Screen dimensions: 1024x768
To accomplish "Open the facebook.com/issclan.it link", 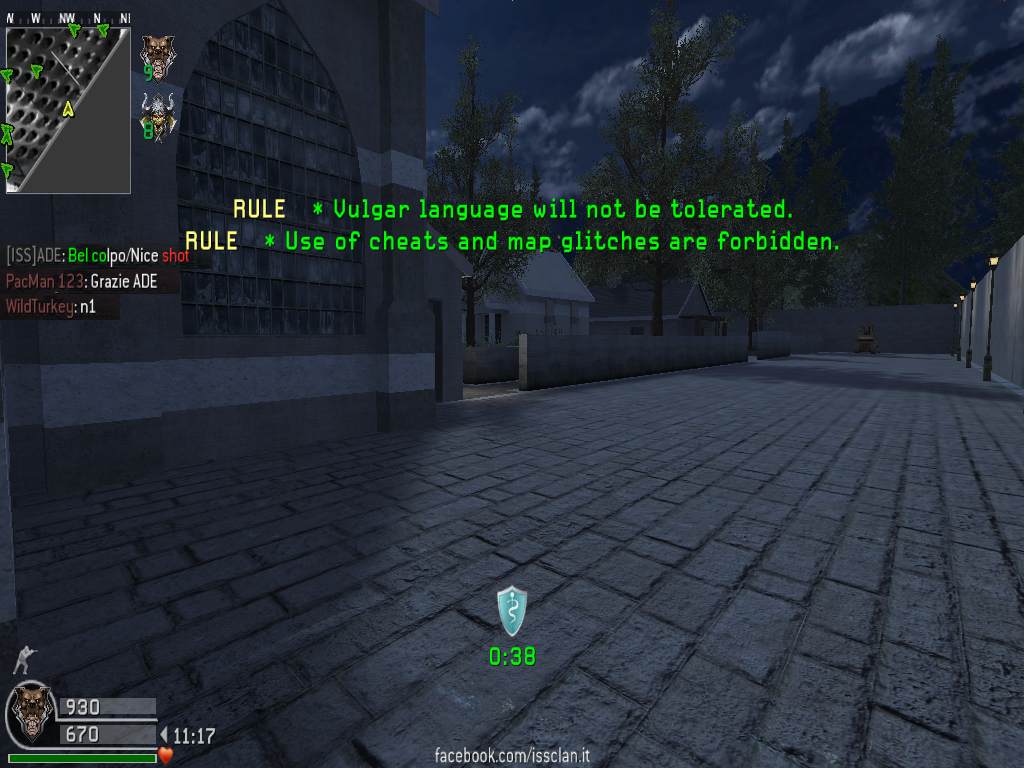I will 512,756.
